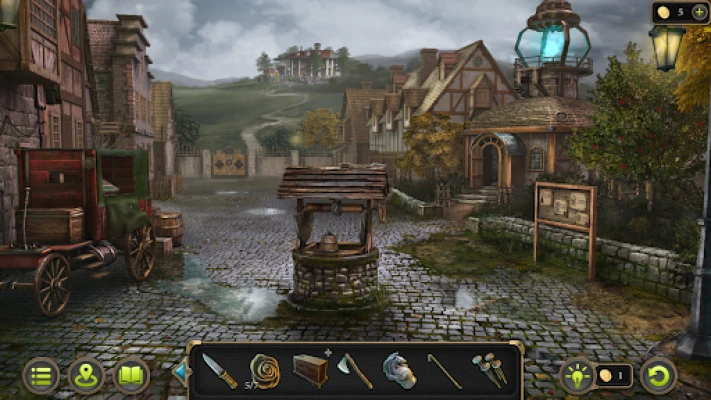The height and width of the screenshot is (400, 711).
Task: Select the cane in the inventory
Action: 445,371
